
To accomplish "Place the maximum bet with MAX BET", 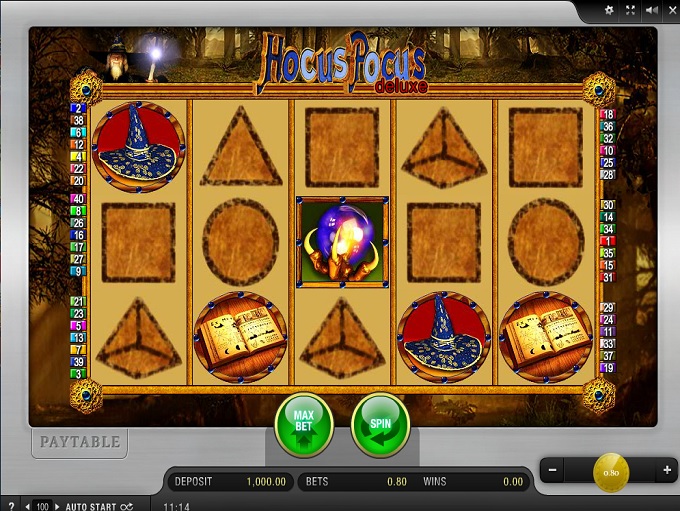I will [304, 425].
